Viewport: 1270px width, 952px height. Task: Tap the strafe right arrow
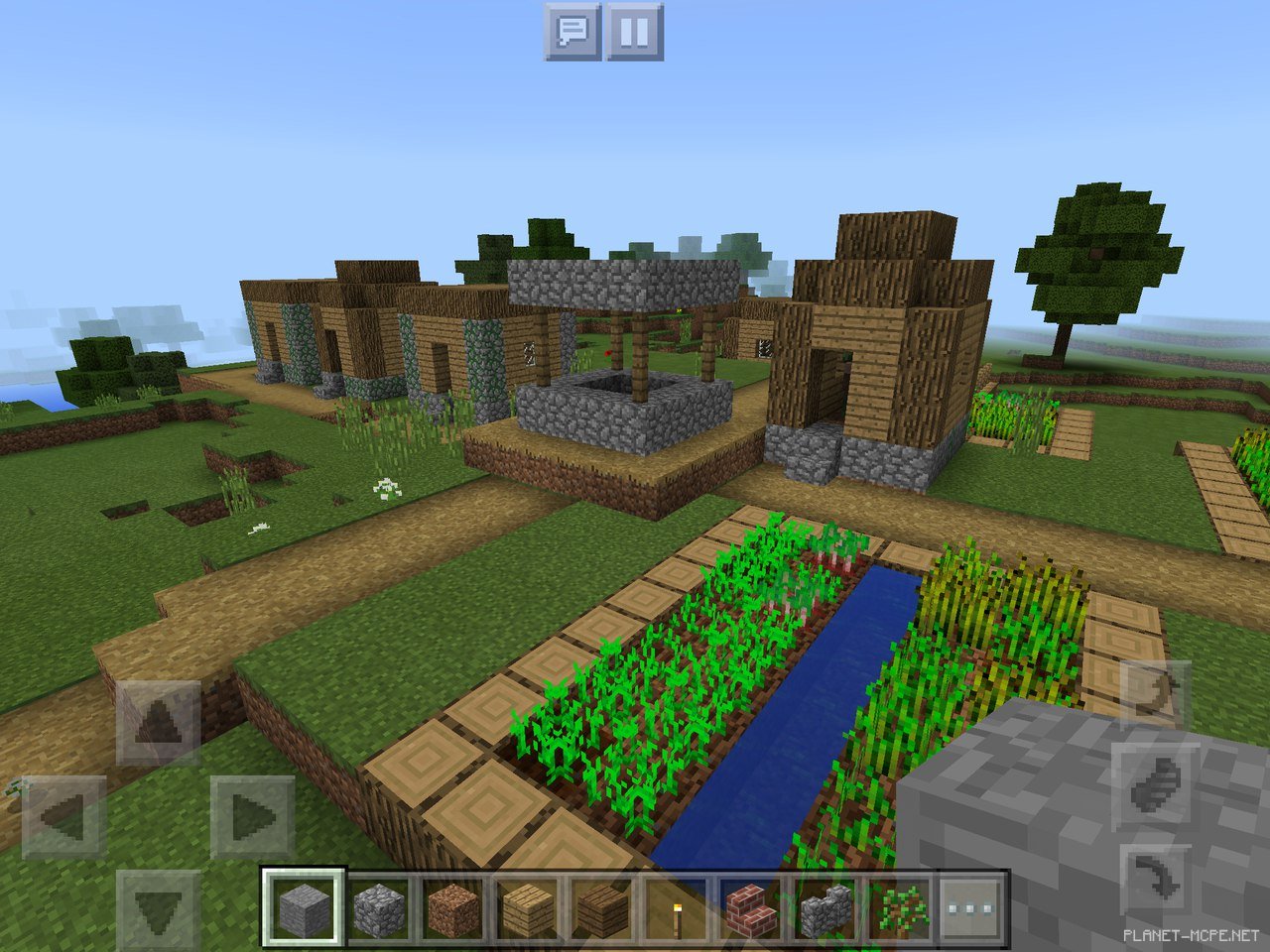(x=252, y=817)
